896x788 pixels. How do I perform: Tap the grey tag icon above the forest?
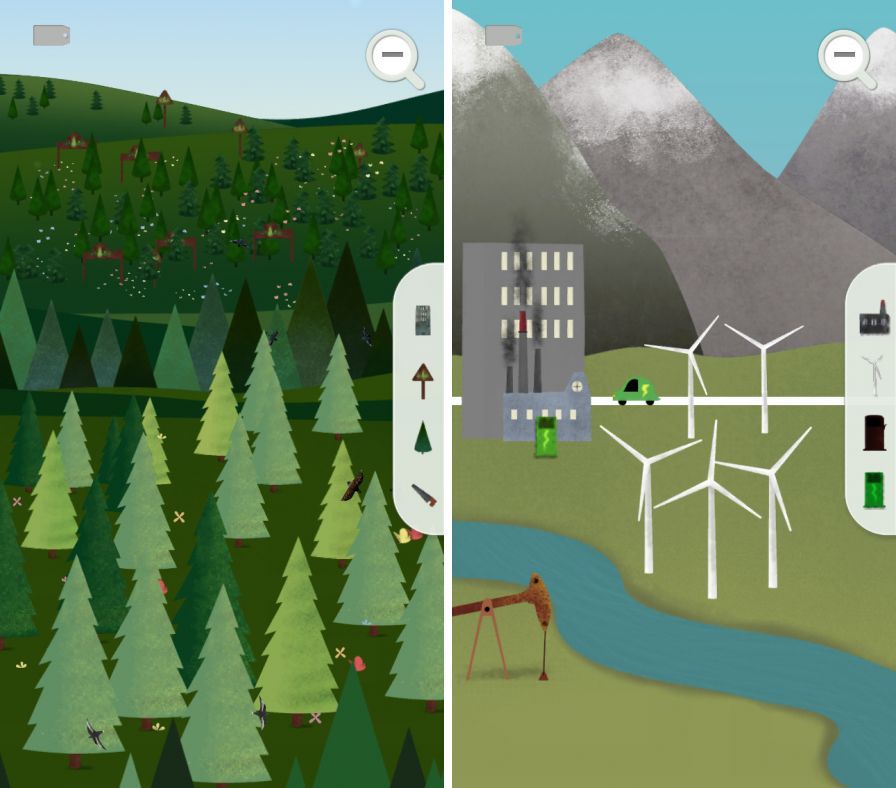click(x=51, y=36)
